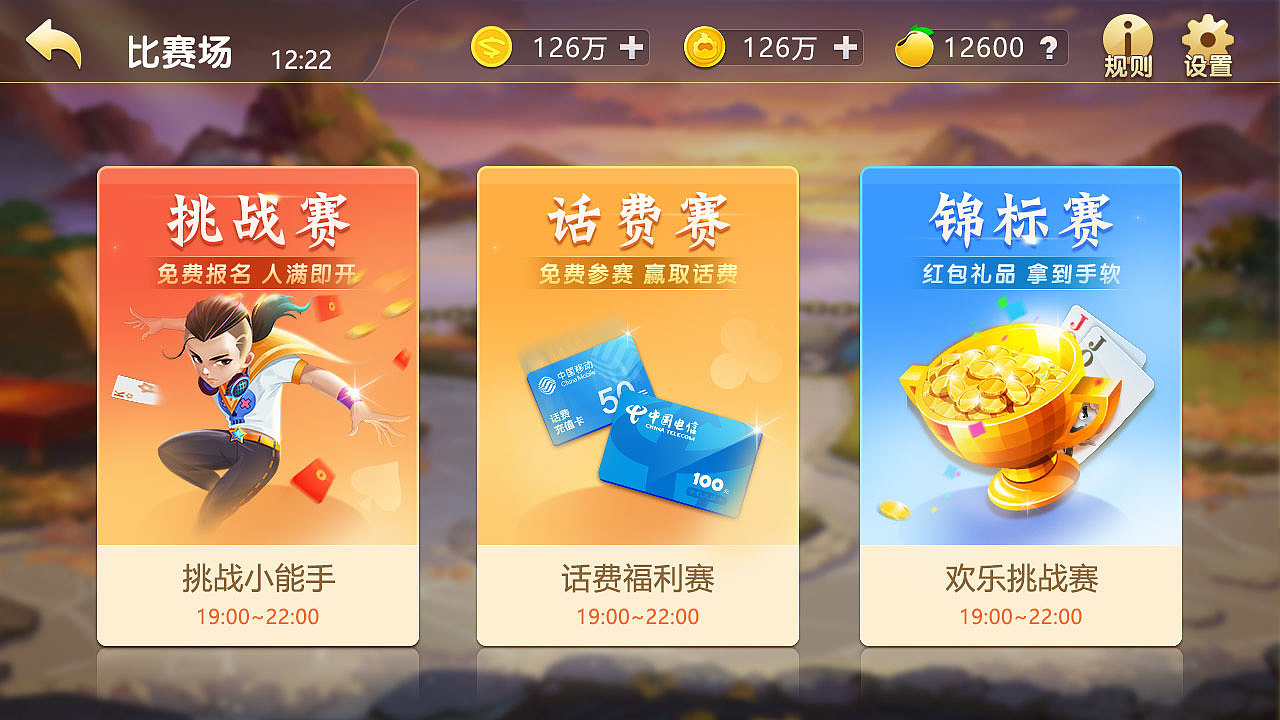Tap the back arrow to exit 比赛场
The height and width of the screenshot is (720, 1280).
click(x=53, y=45)
